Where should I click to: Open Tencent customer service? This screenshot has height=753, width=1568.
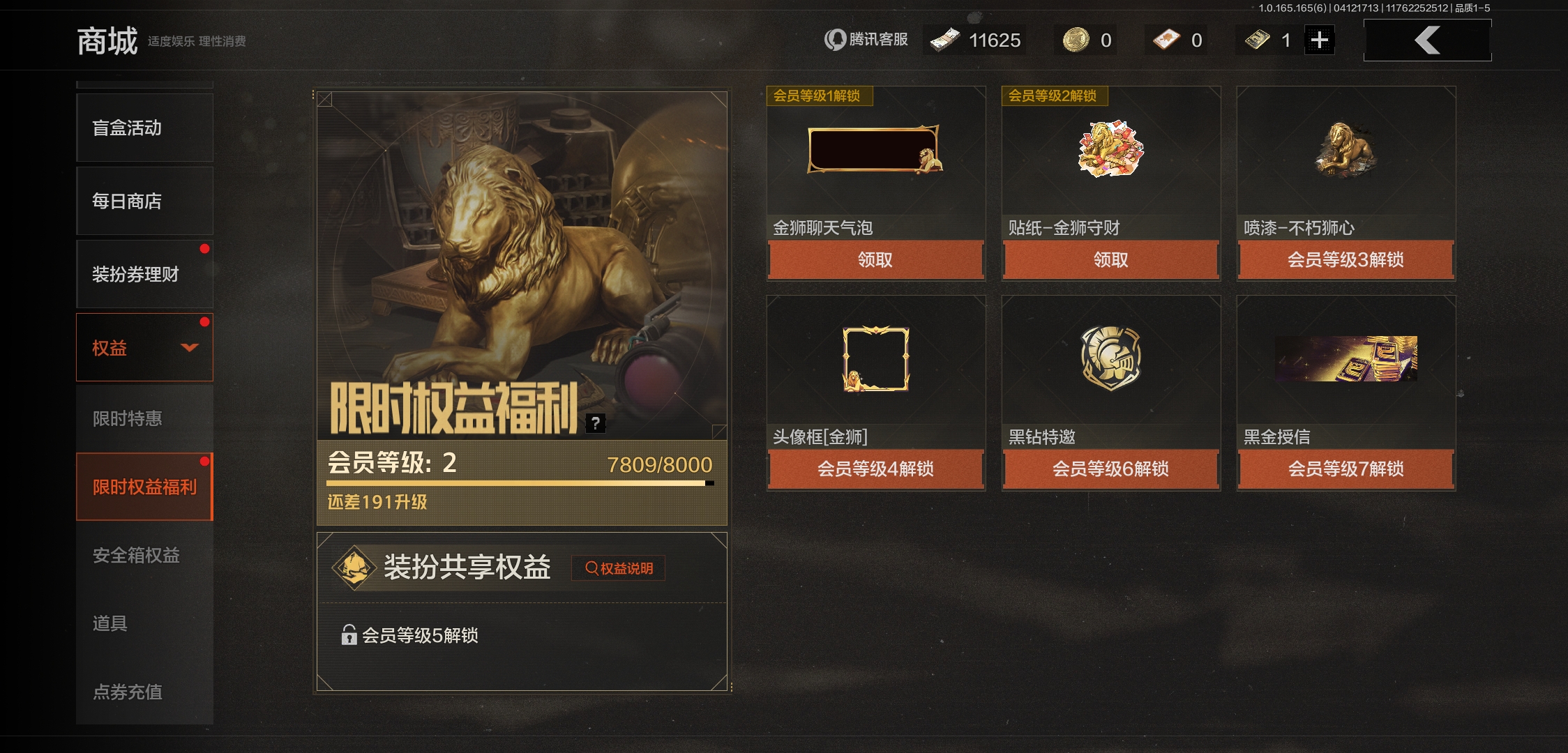tap(868, 40)
